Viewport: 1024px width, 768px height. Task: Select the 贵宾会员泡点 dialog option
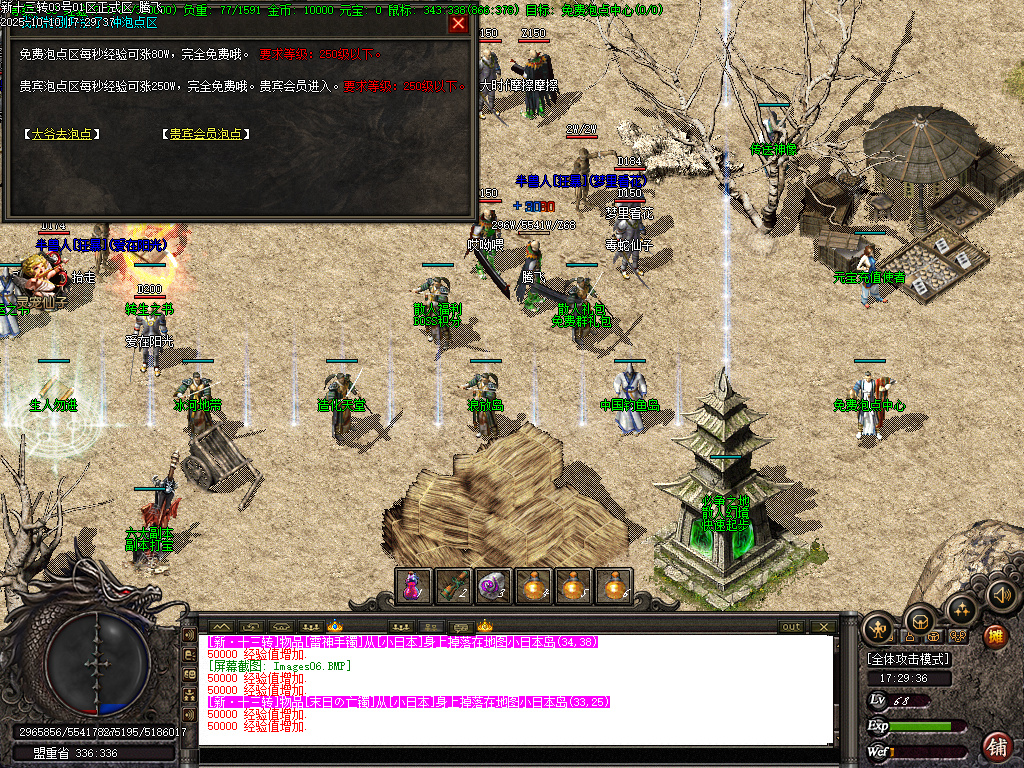click(x=205, y=133)
